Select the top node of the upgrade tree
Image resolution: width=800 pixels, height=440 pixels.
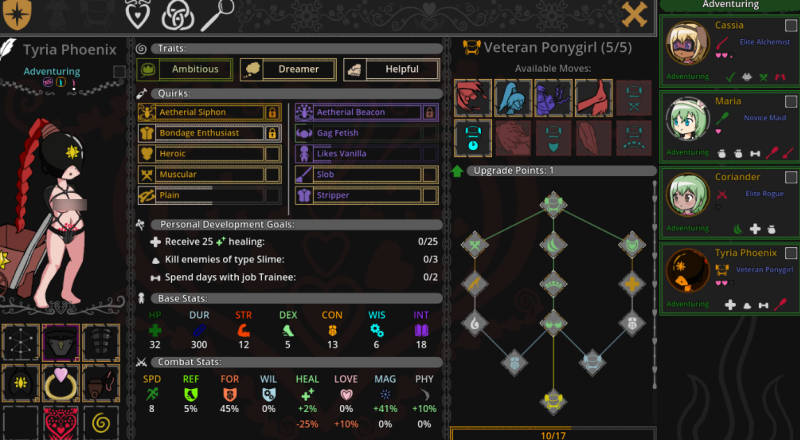click(x=552, y=204)
